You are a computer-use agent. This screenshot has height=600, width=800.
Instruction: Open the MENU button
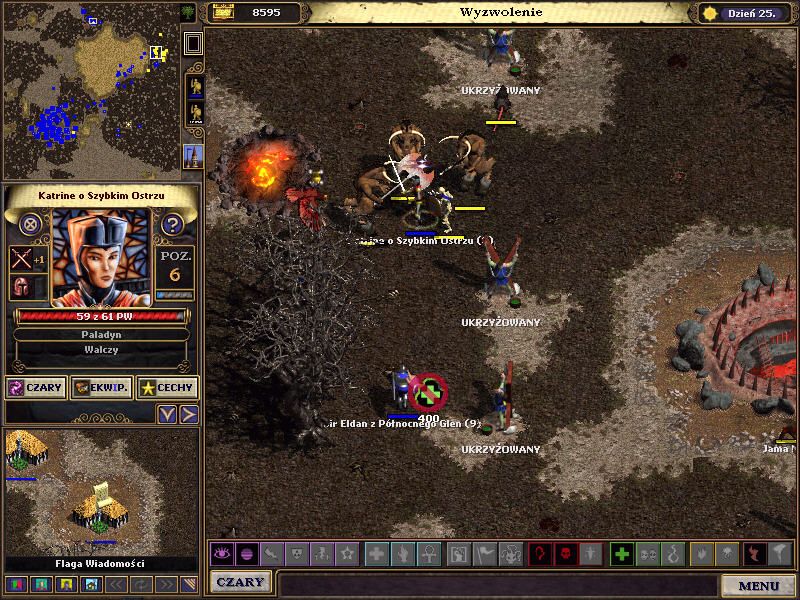[759, 585]
